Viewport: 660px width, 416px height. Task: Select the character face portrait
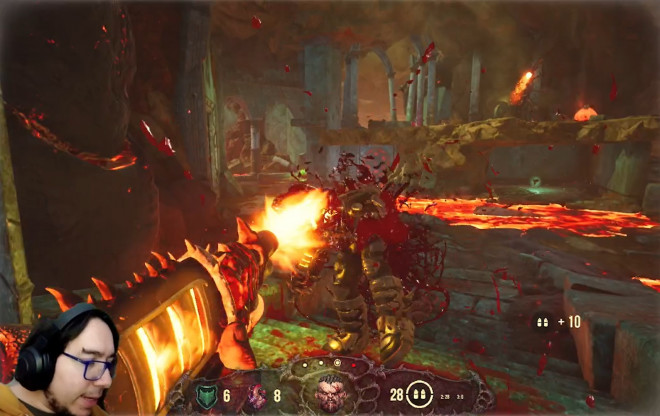coord(329,394)
